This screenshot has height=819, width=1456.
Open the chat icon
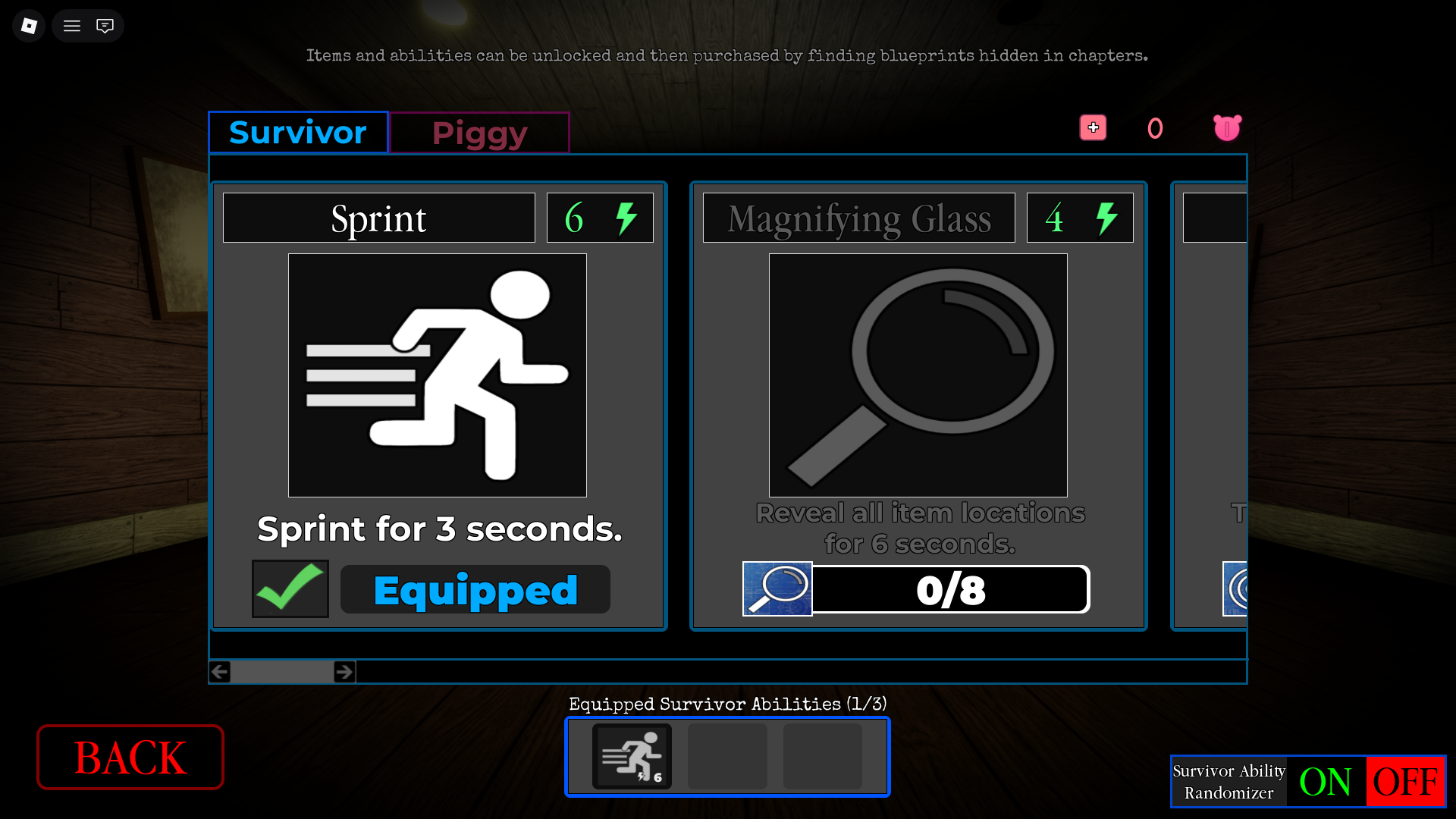[105, 25]
